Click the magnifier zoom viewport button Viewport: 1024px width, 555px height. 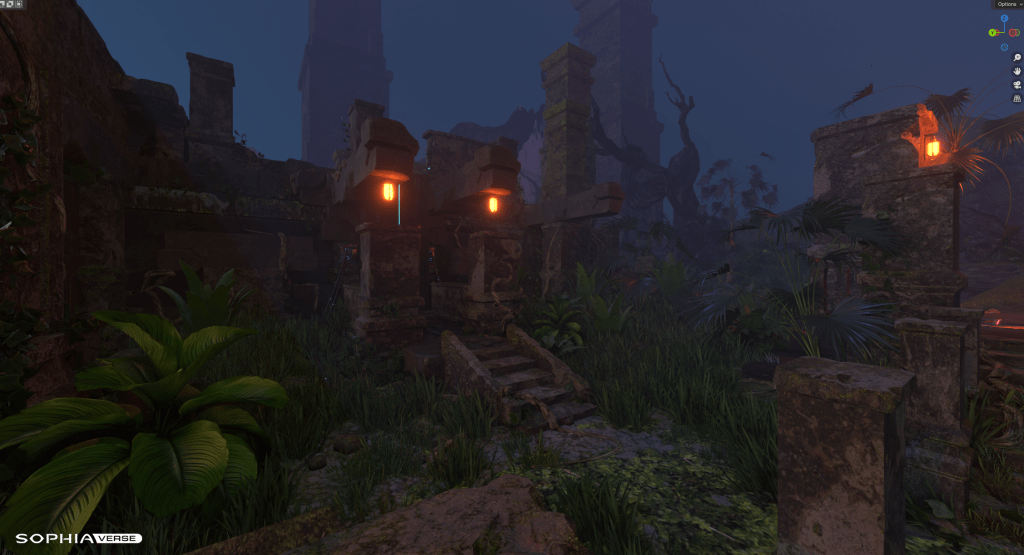1017,58
